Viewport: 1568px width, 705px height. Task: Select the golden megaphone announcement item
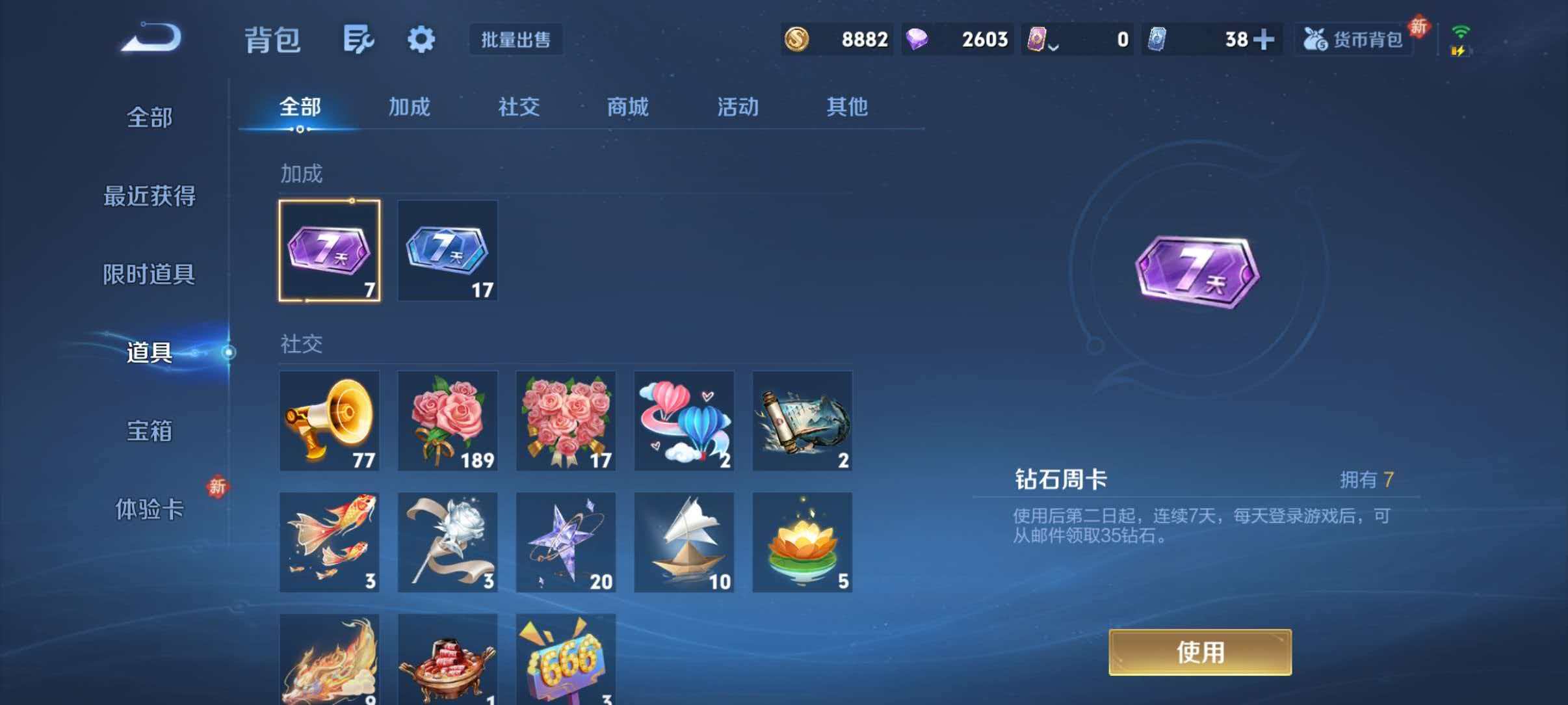(330, 421)
